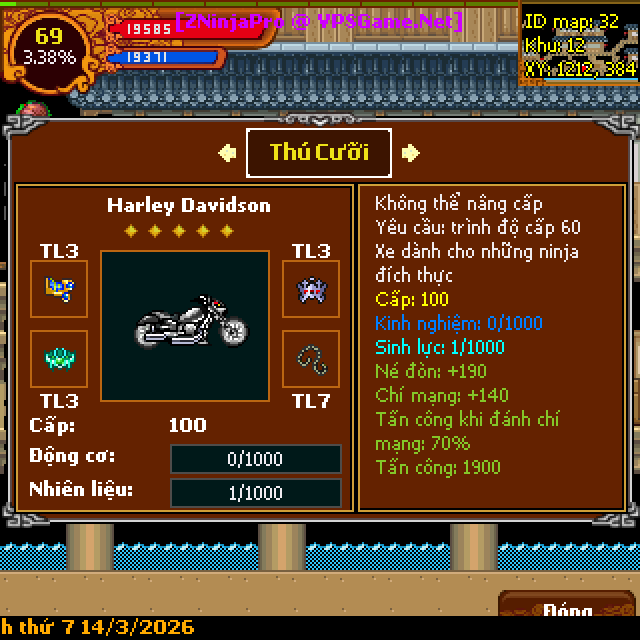Select the yellow-blue mount equipment slot
Viewport: 640px width, 640px height.
coord(59,289)
